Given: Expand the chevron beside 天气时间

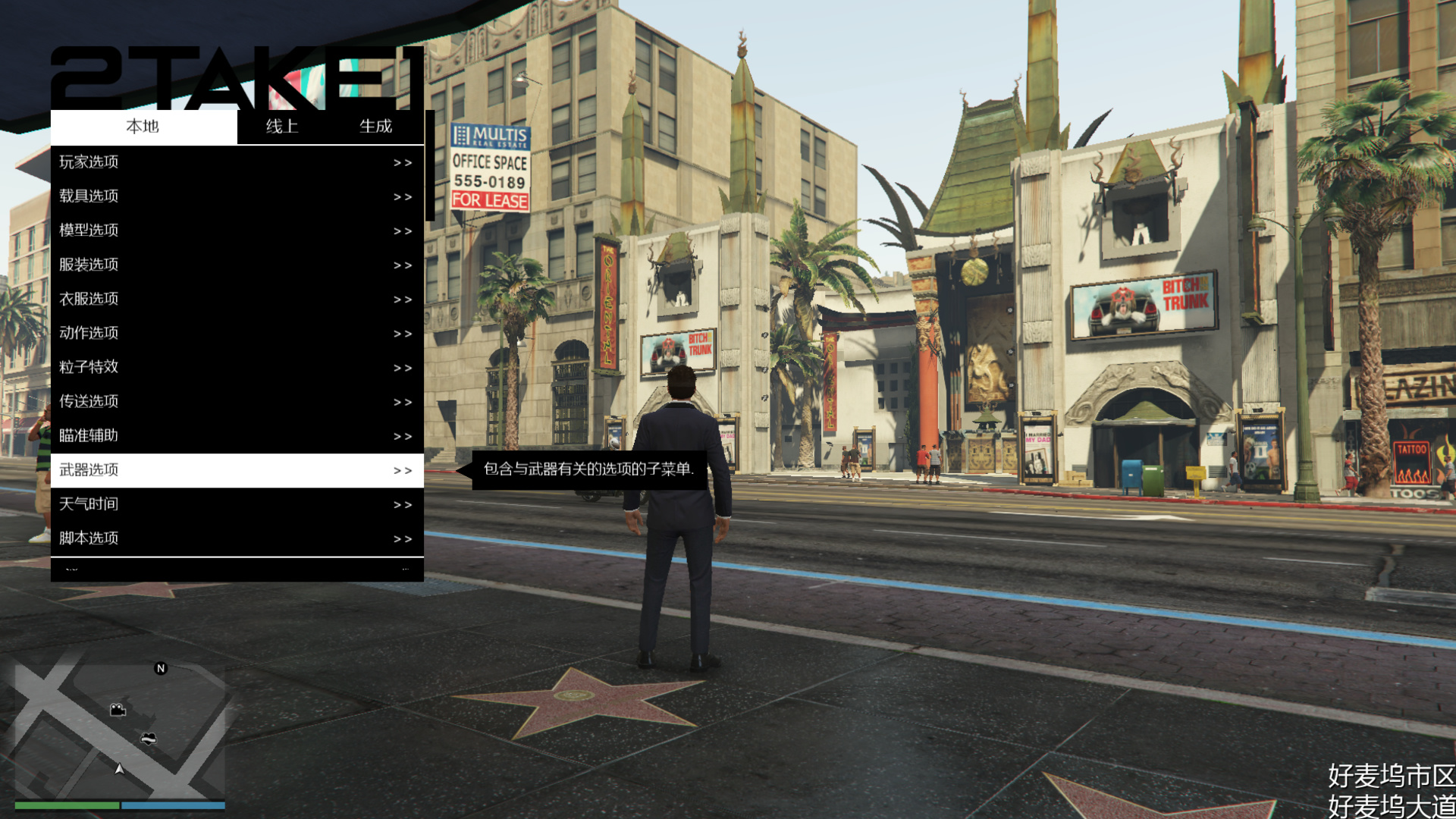Looking at the screenshot, I should pos(403,504).
